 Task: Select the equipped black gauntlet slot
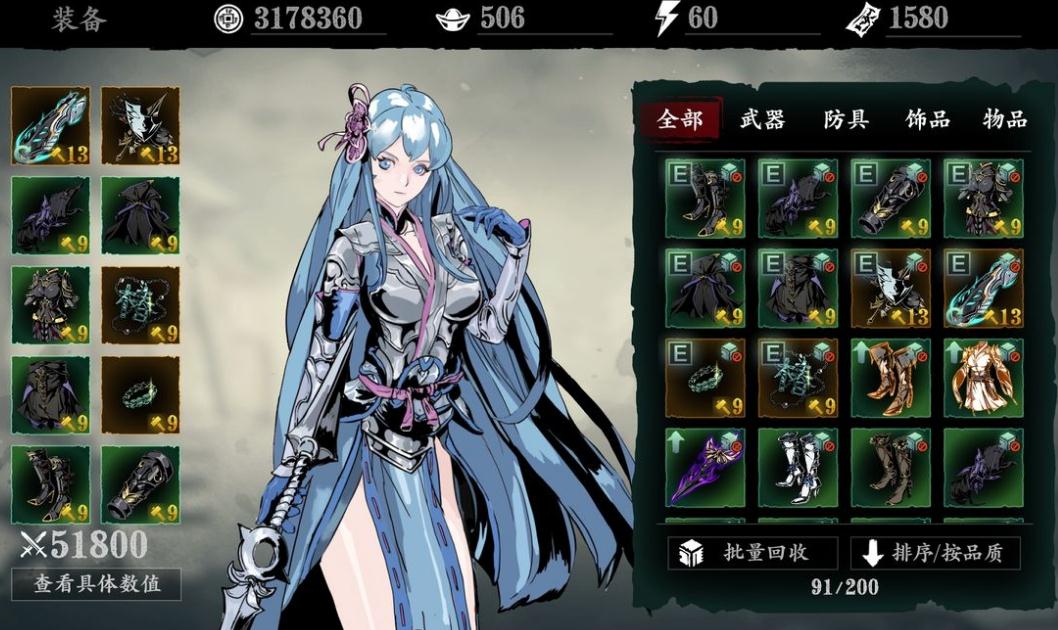pos(140,485)
